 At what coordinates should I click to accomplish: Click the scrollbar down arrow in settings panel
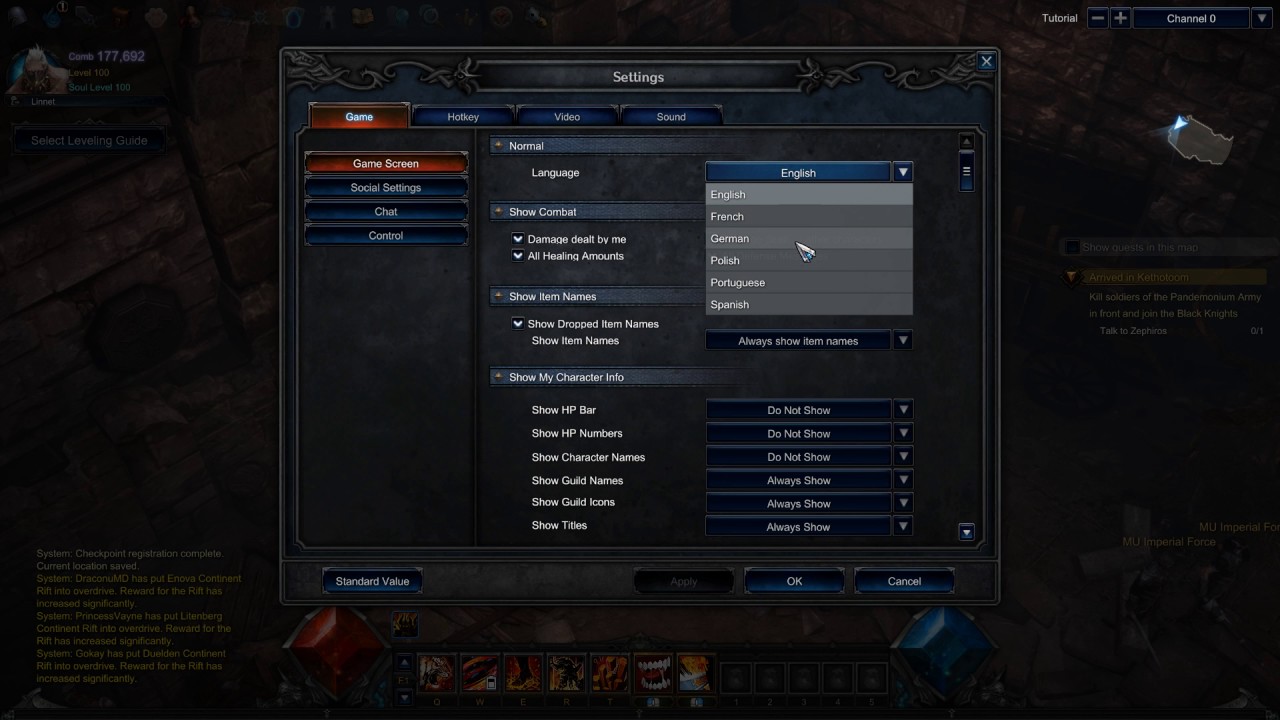coord(965,531)
